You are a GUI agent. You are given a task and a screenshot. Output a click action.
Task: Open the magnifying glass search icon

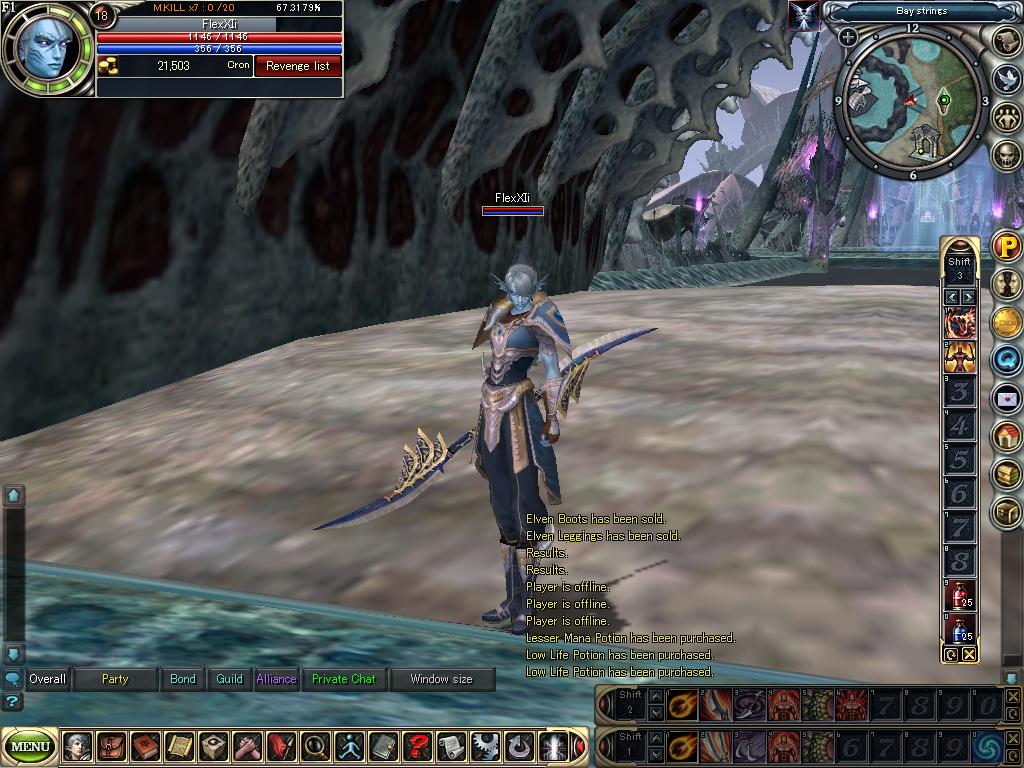315,746
